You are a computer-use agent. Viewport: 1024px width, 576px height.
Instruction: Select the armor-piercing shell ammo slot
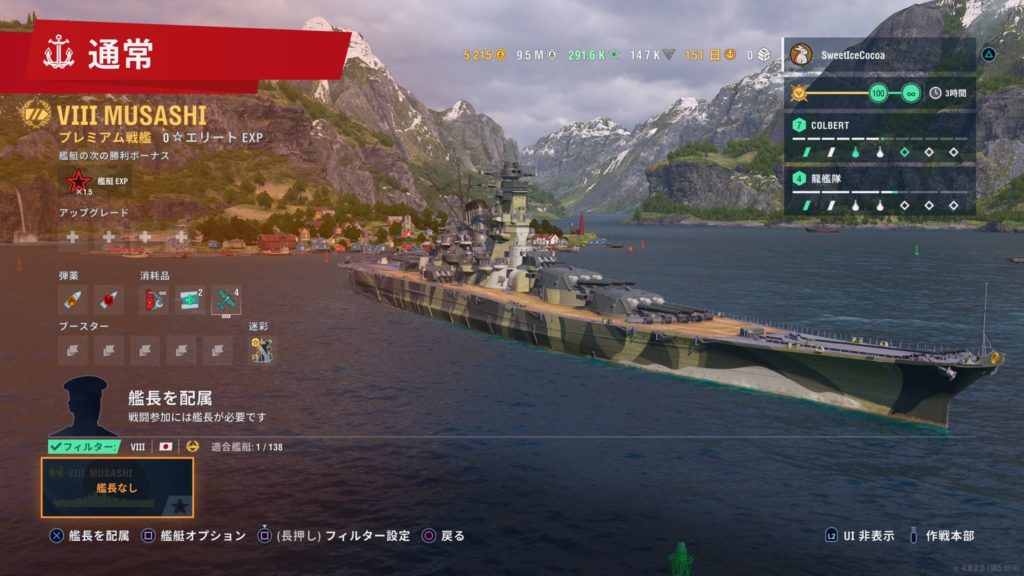tap(72, 299)
